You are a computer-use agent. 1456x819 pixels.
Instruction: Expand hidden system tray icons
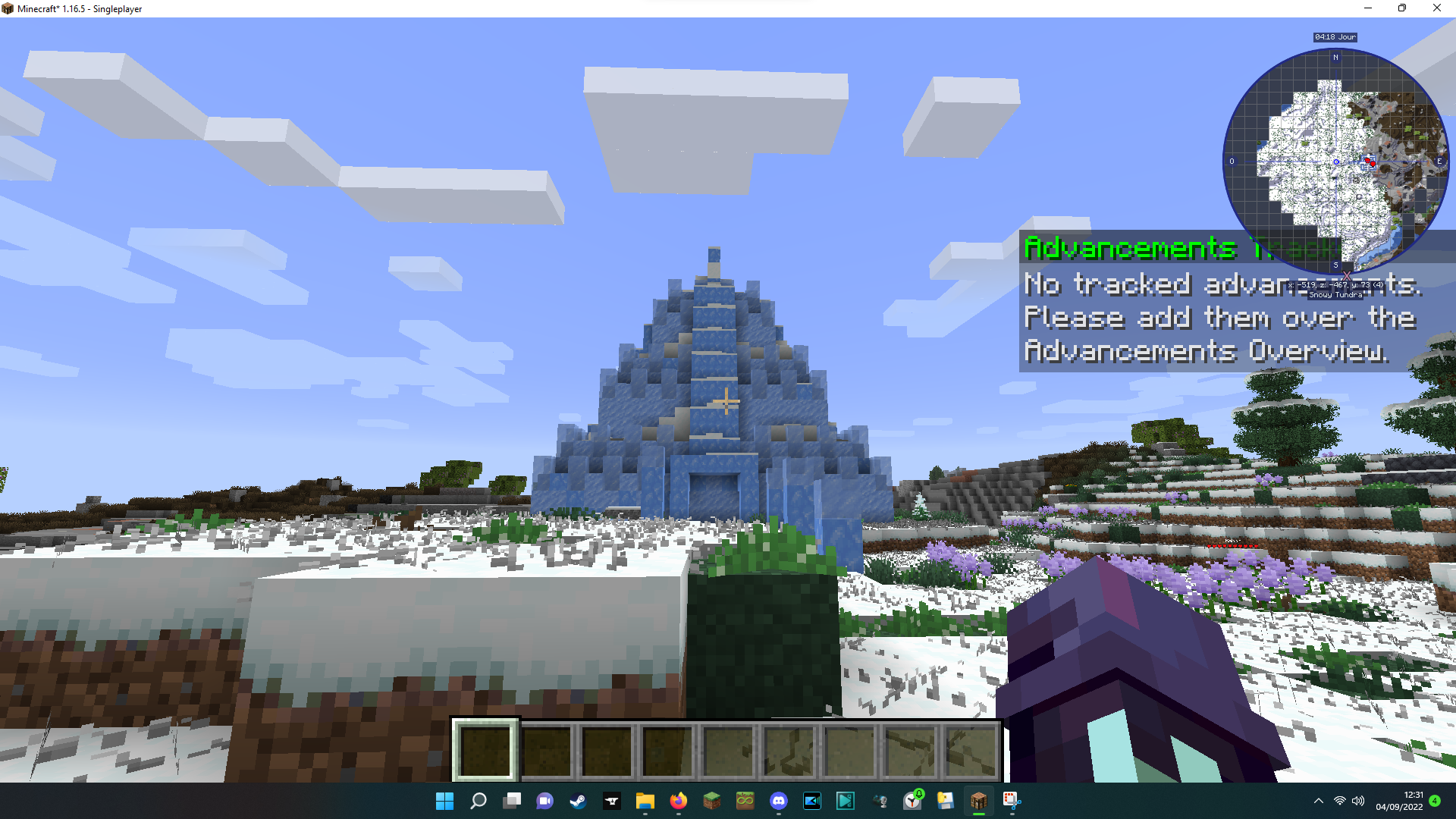(1318, 802)
